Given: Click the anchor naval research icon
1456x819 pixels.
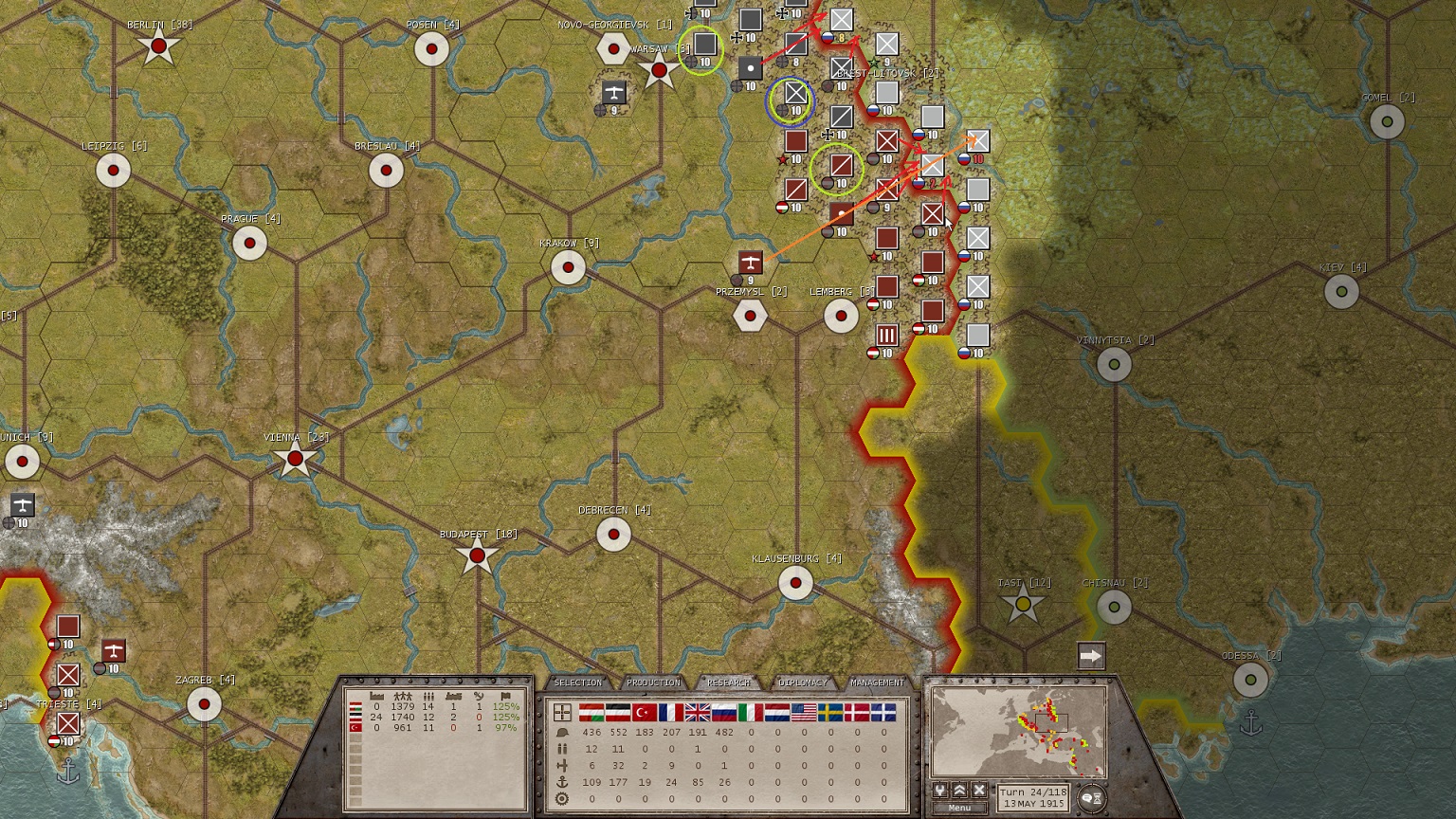Looking at the screenshot, I should point(562,781).
